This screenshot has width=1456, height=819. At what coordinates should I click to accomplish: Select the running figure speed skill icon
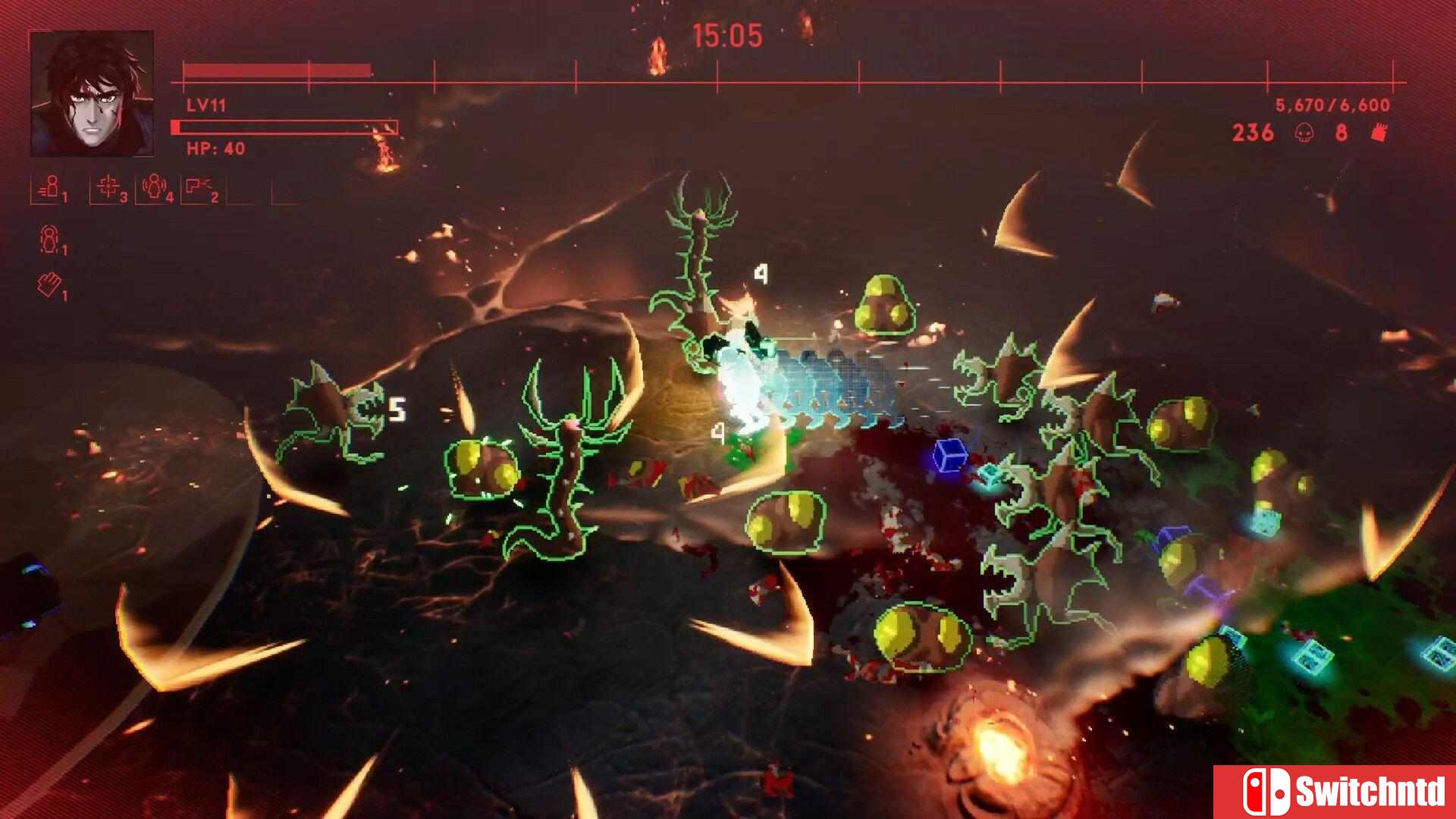click(49, 187)
